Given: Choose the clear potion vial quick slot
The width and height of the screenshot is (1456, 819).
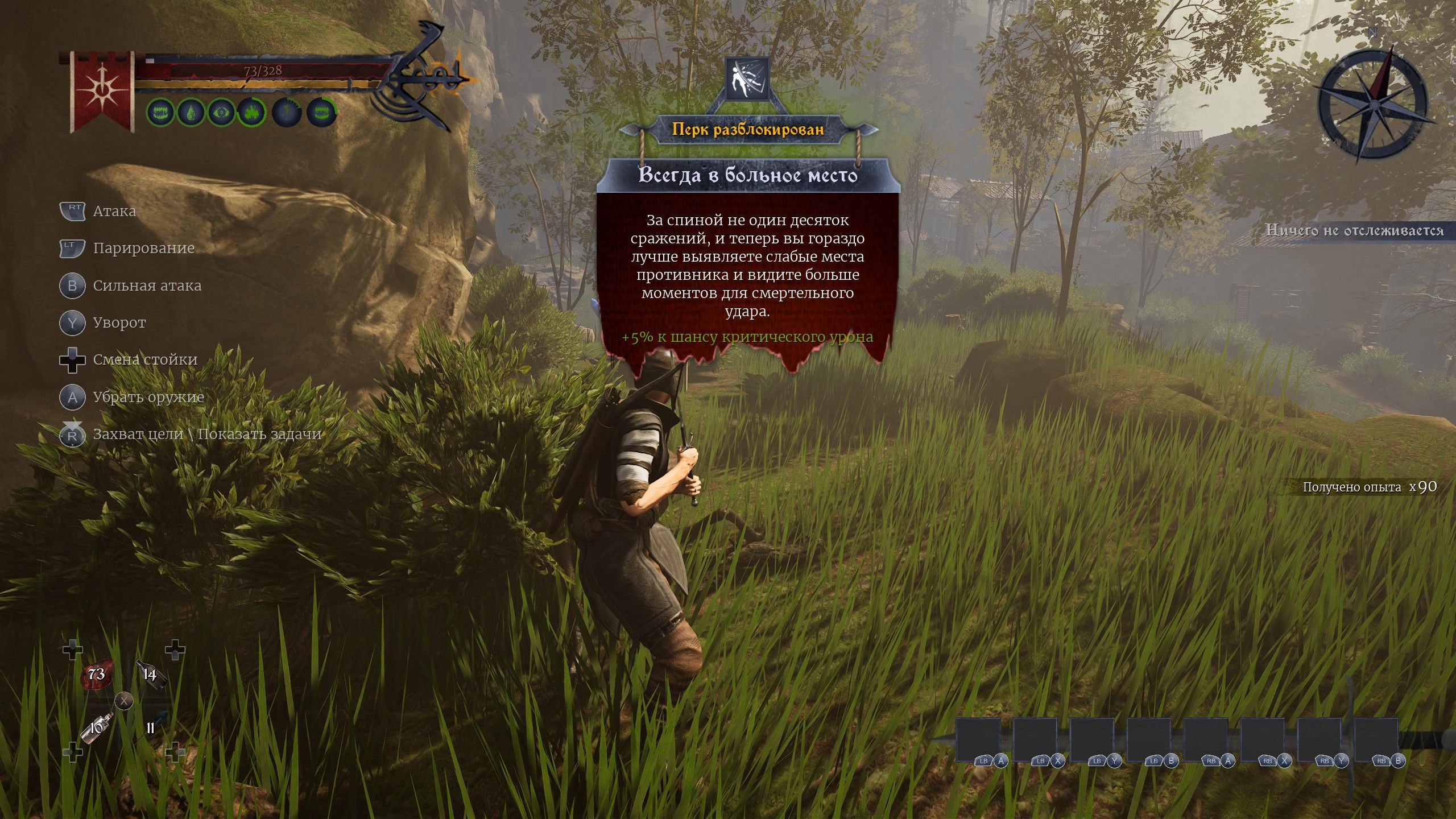Looking at the screenshot, I should 96,729.
